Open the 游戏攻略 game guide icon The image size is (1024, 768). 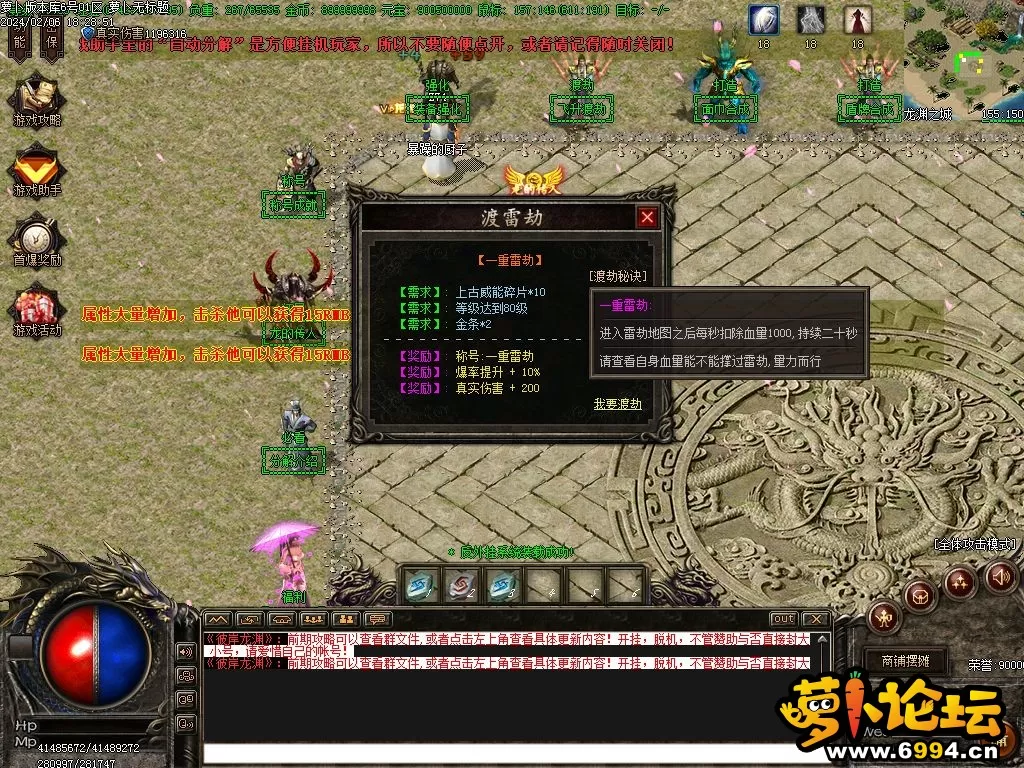point(37,102)
